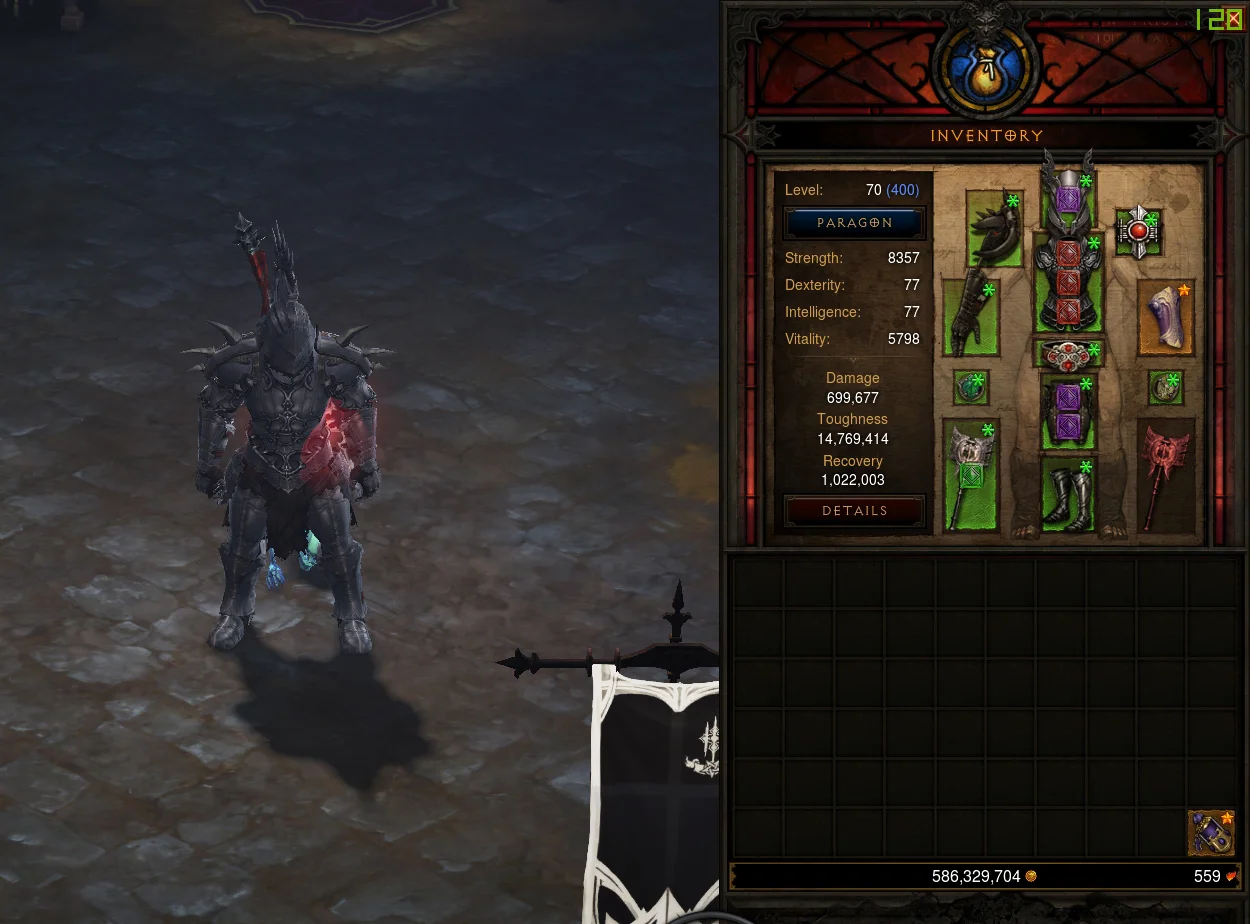This screenshot has height=924, width=1250.
Task: Select the equipped shoulder armor slot
Action: click(x=995, y=228)
